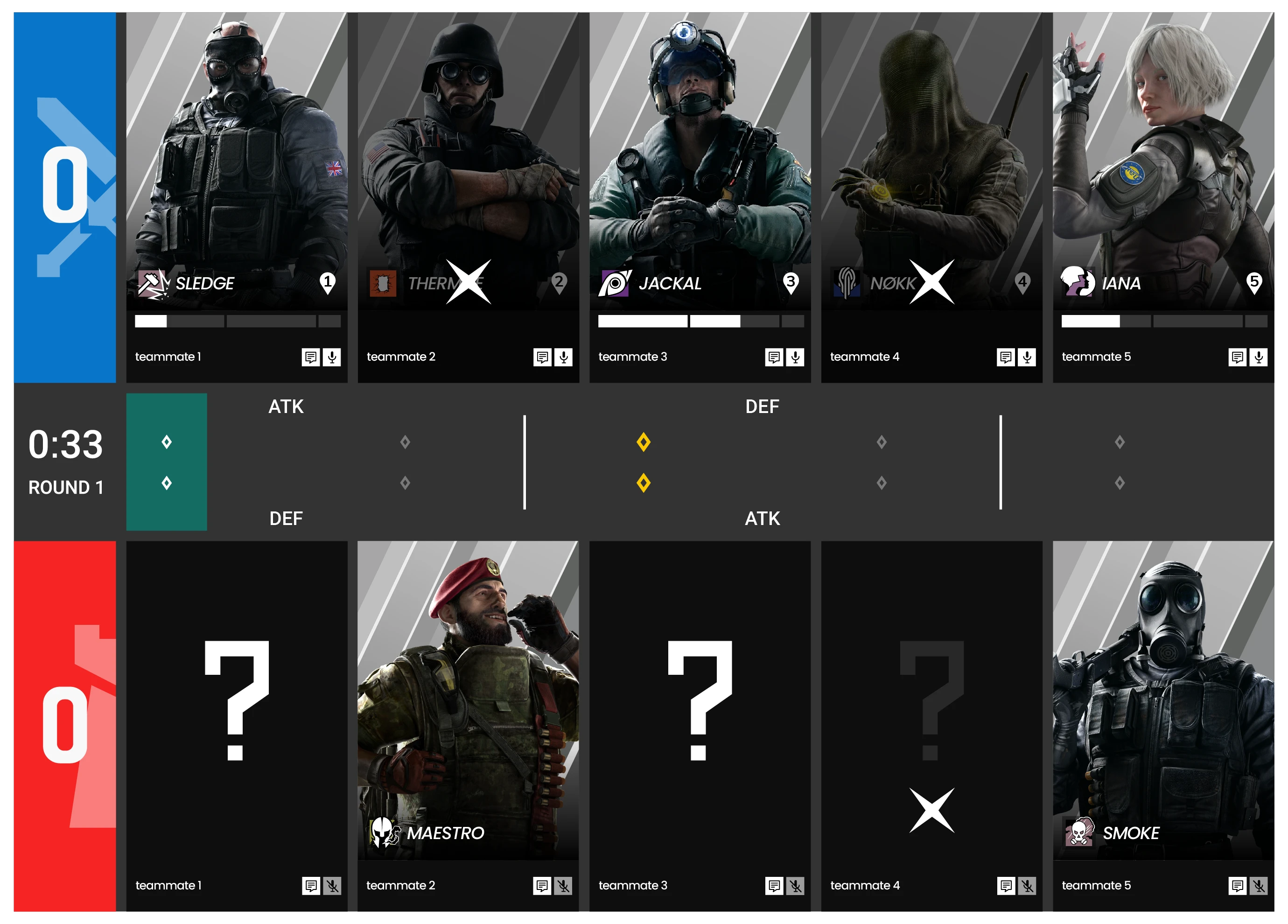The image size is (1288, 924).
Task: Toggle red team teammate 4 text chat
Action: pos(1006,885)
